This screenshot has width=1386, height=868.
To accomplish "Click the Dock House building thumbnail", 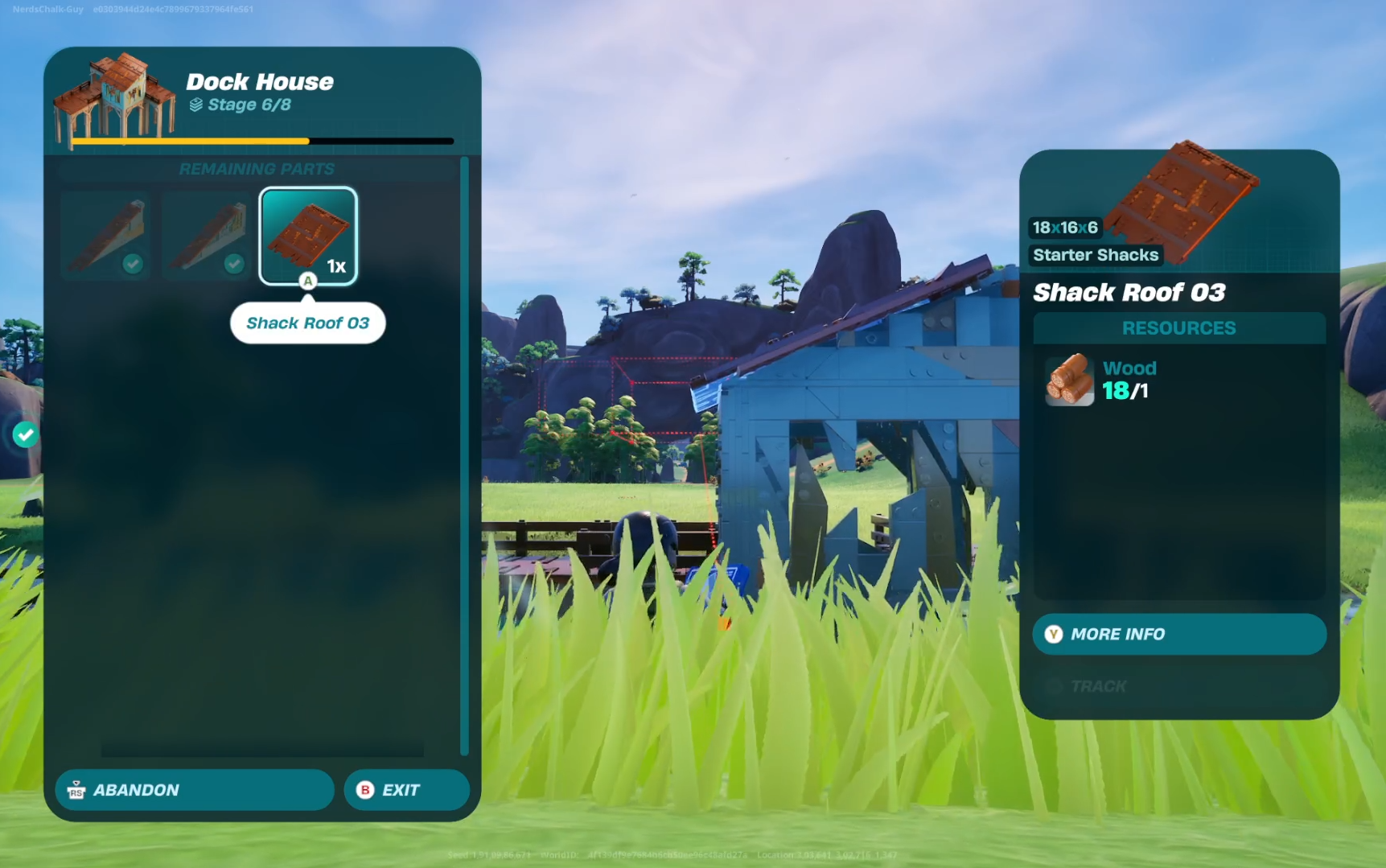I will tap(113, 97).
